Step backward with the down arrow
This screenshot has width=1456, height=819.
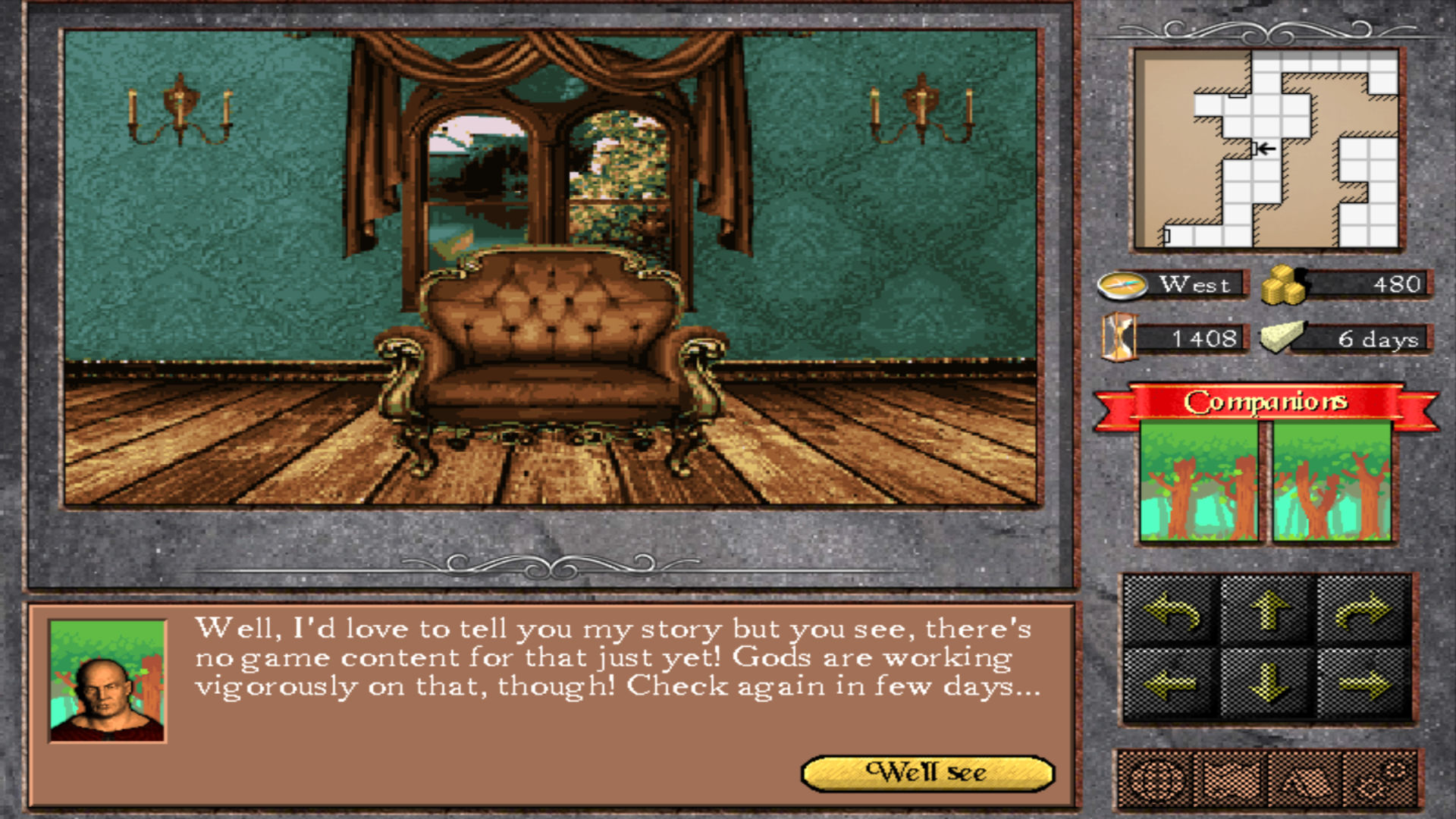[x=1268, y=685]
